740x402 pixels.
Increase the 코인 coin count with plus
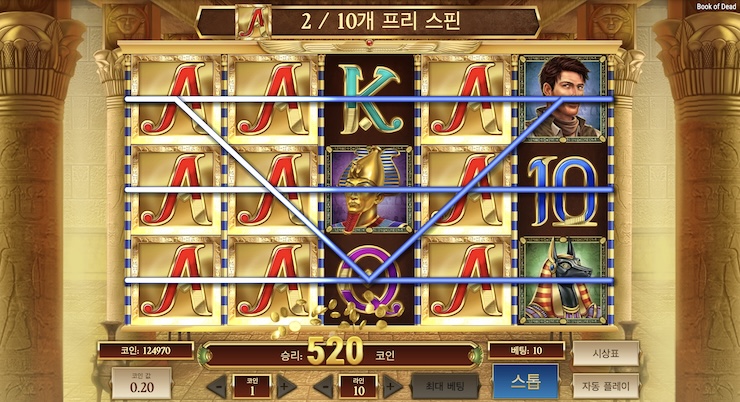[x=283, y=385]
